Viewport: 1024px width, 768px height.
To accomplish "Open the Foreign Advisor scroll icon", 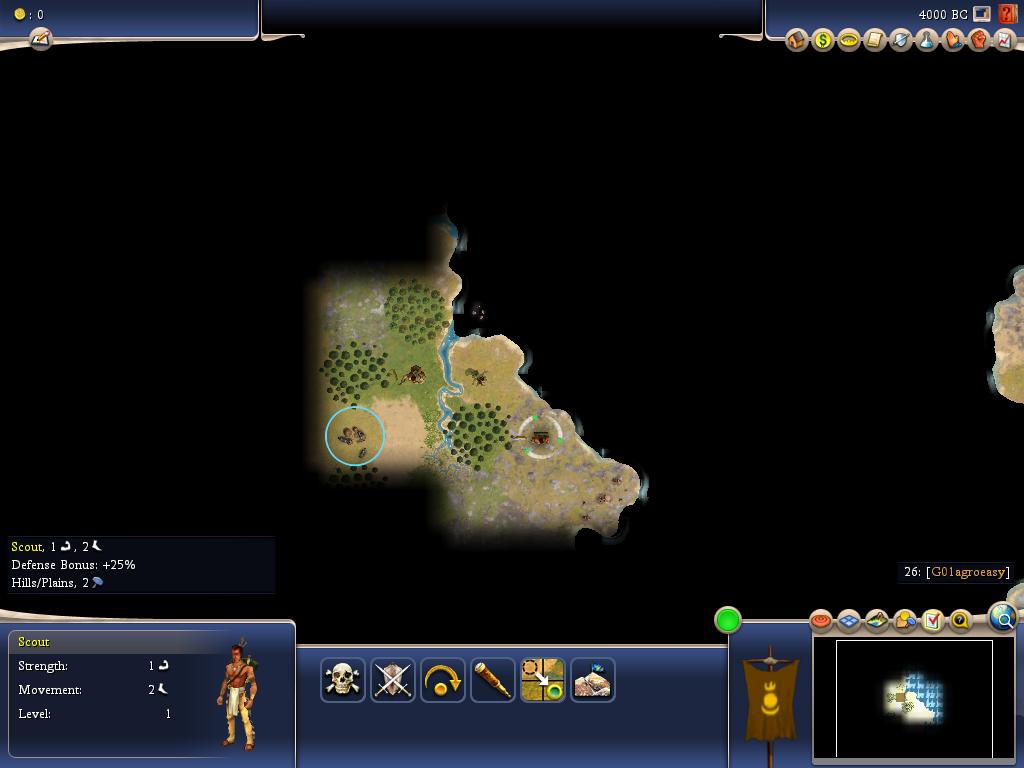I will point(874,40).
